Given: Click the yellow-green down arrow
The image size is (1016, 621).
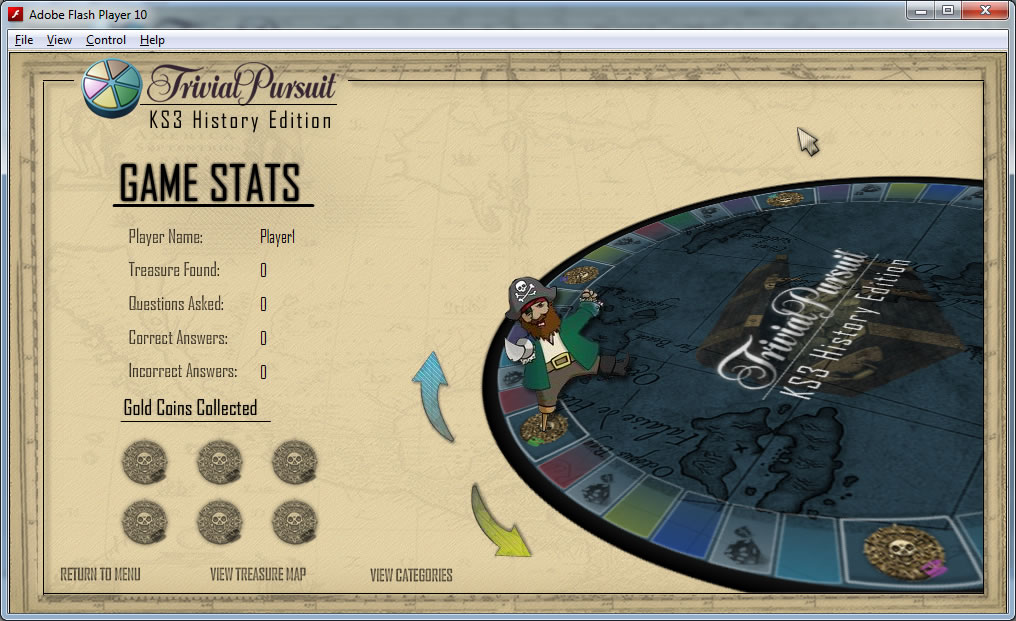Looking at the screenshot, I should pos(501,521).
